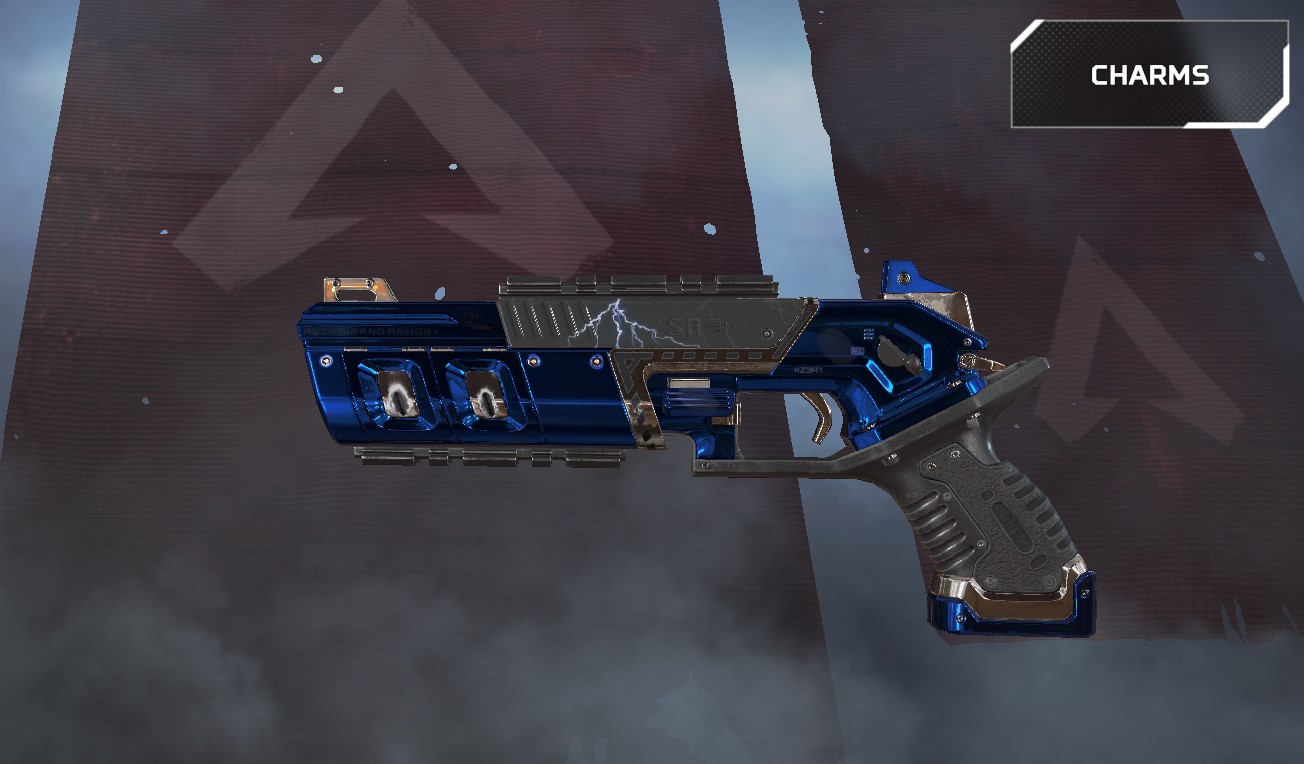The width and height of the screenshot is (1304, 764).
Task: Click the ALTA BRAND ARMORY text on the barrel
Action: tap(372, 330)
